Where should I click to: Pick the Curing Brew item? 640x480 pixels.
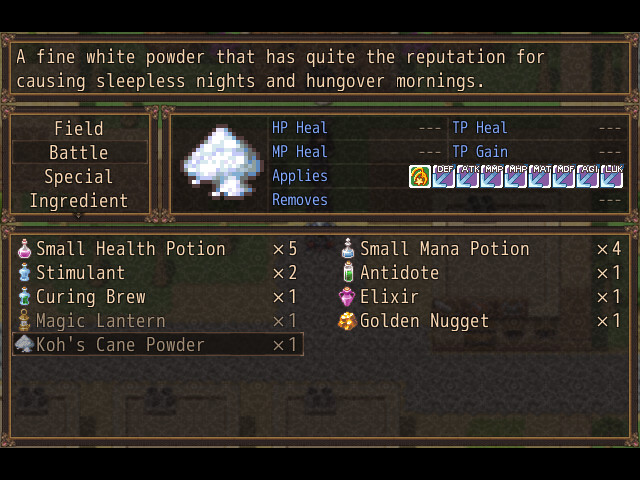pyautogui.click(x=90, y=297)
